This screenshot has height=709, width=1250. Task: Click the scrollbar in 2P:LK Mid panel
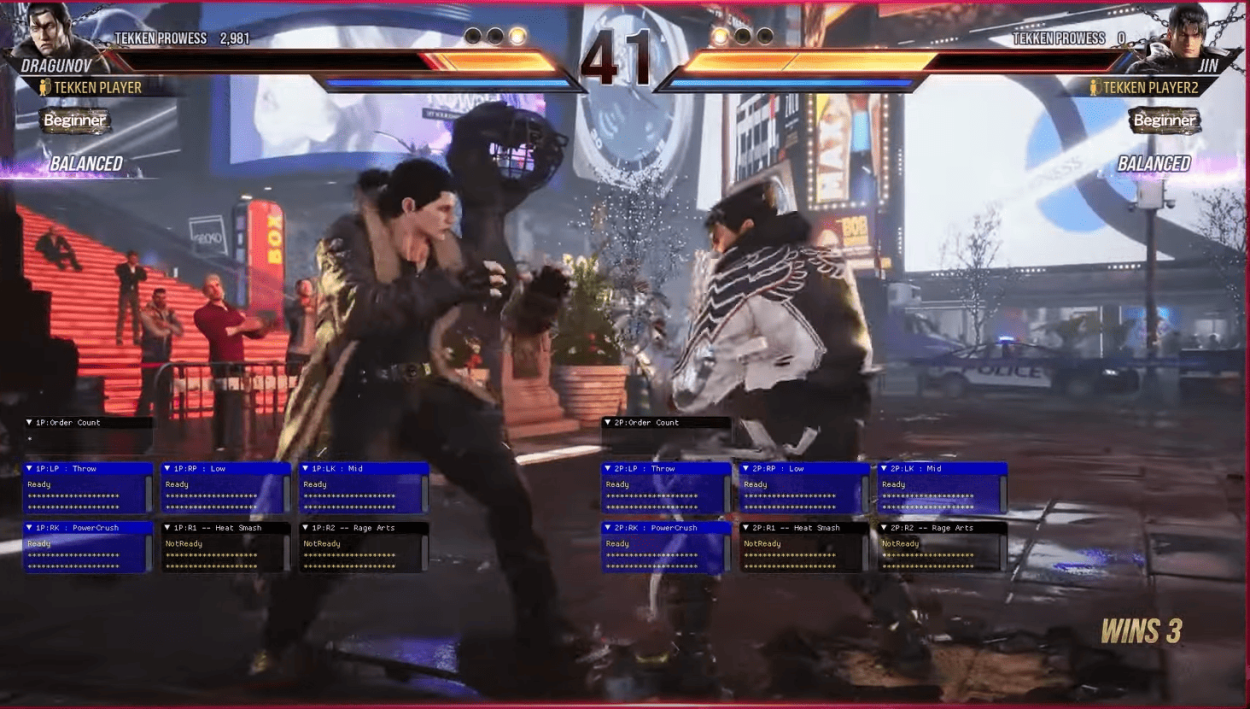[x=1002, y=494]
